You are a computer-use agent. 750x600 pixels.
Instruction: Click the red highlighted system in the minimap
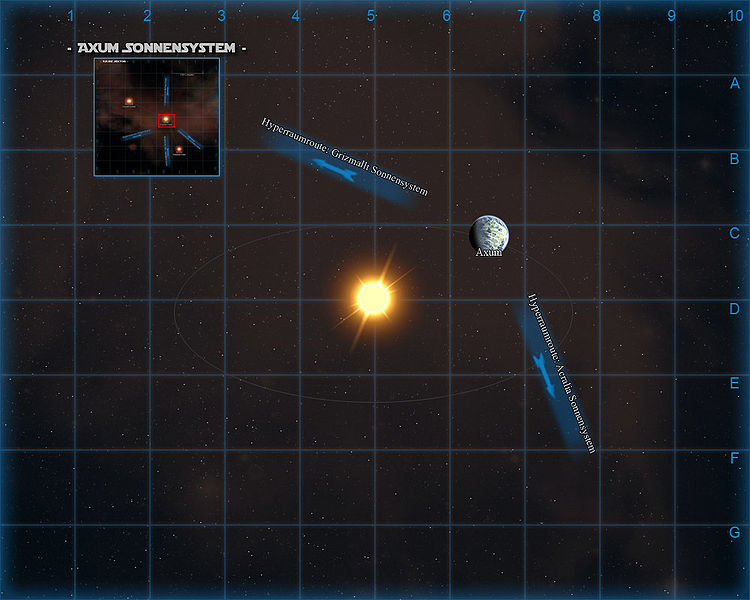(x=166, y=120)
